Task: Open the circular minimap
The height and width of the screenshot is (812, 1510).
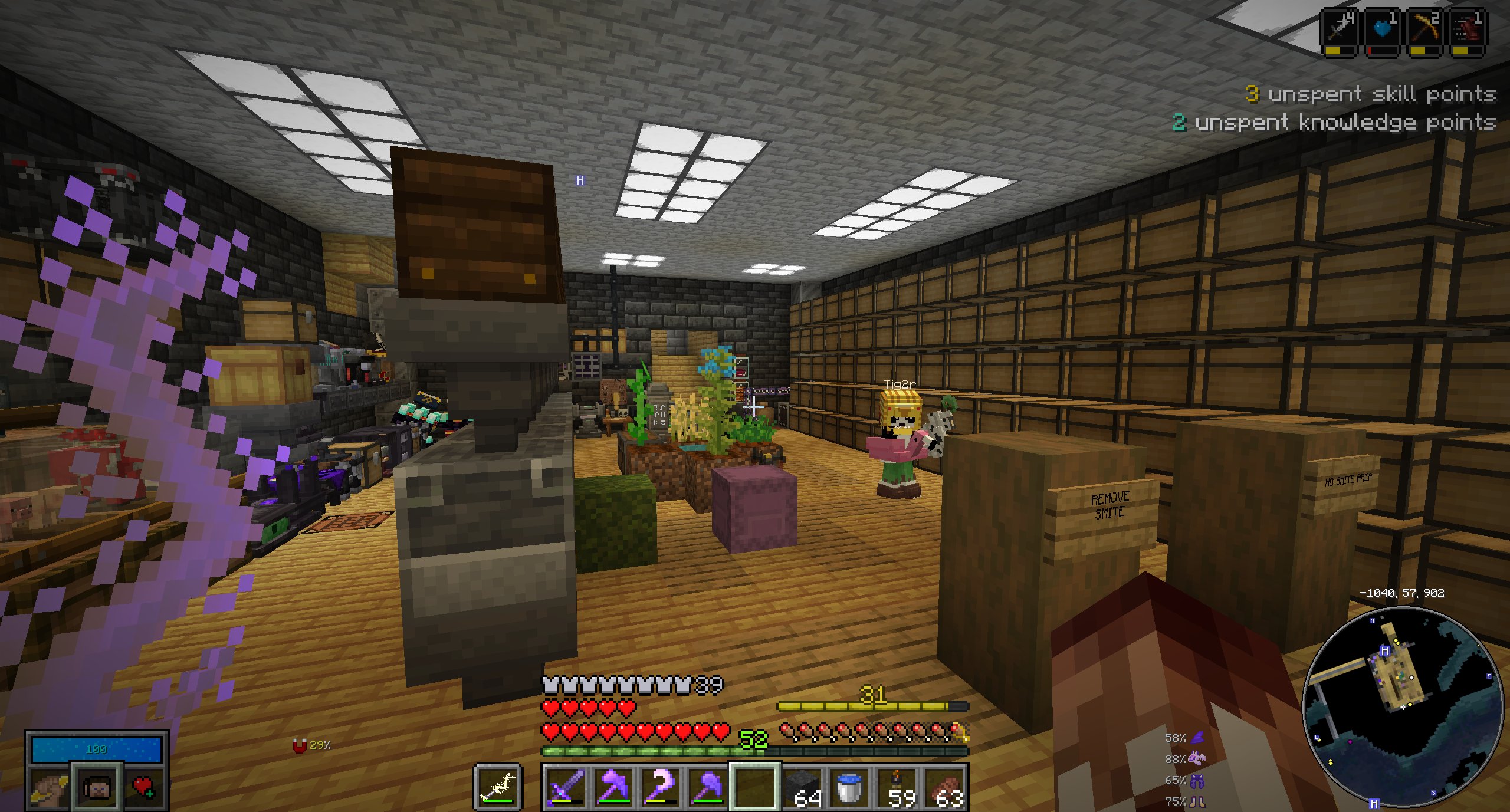Action: pyautogui.click(x=1402, y=706)
